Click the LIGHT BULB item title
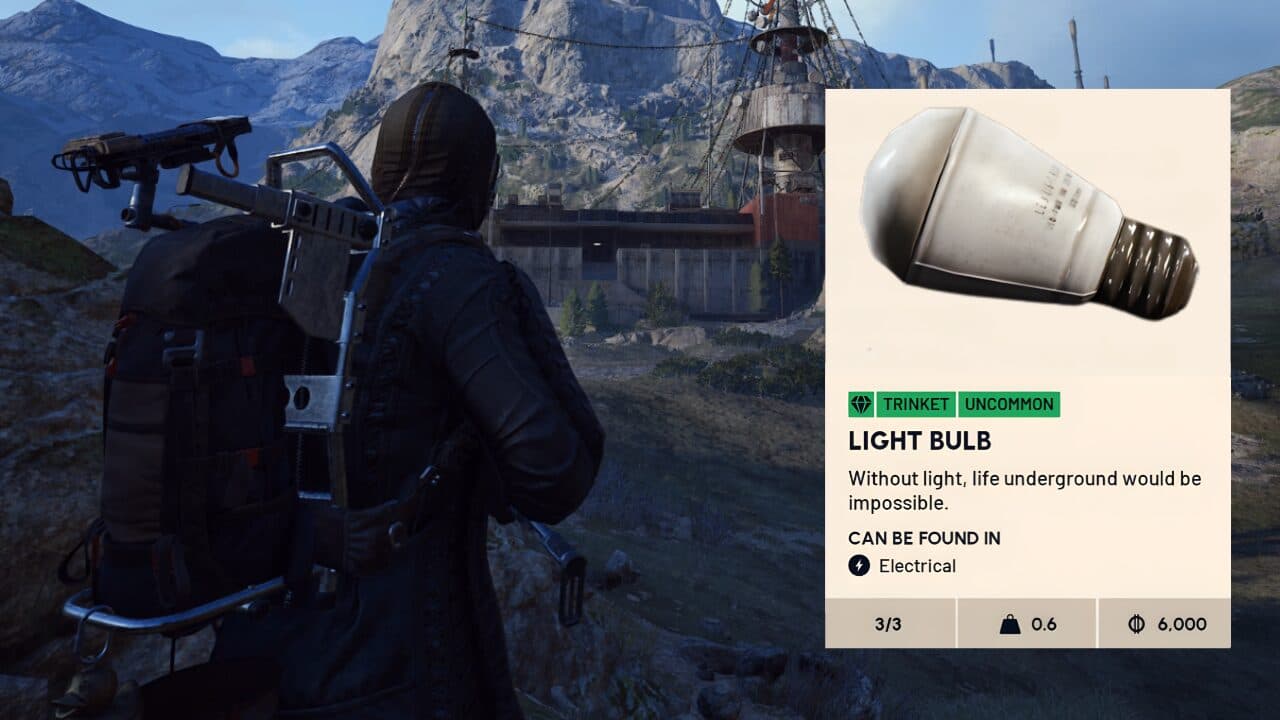 click(x=920, y=441)
